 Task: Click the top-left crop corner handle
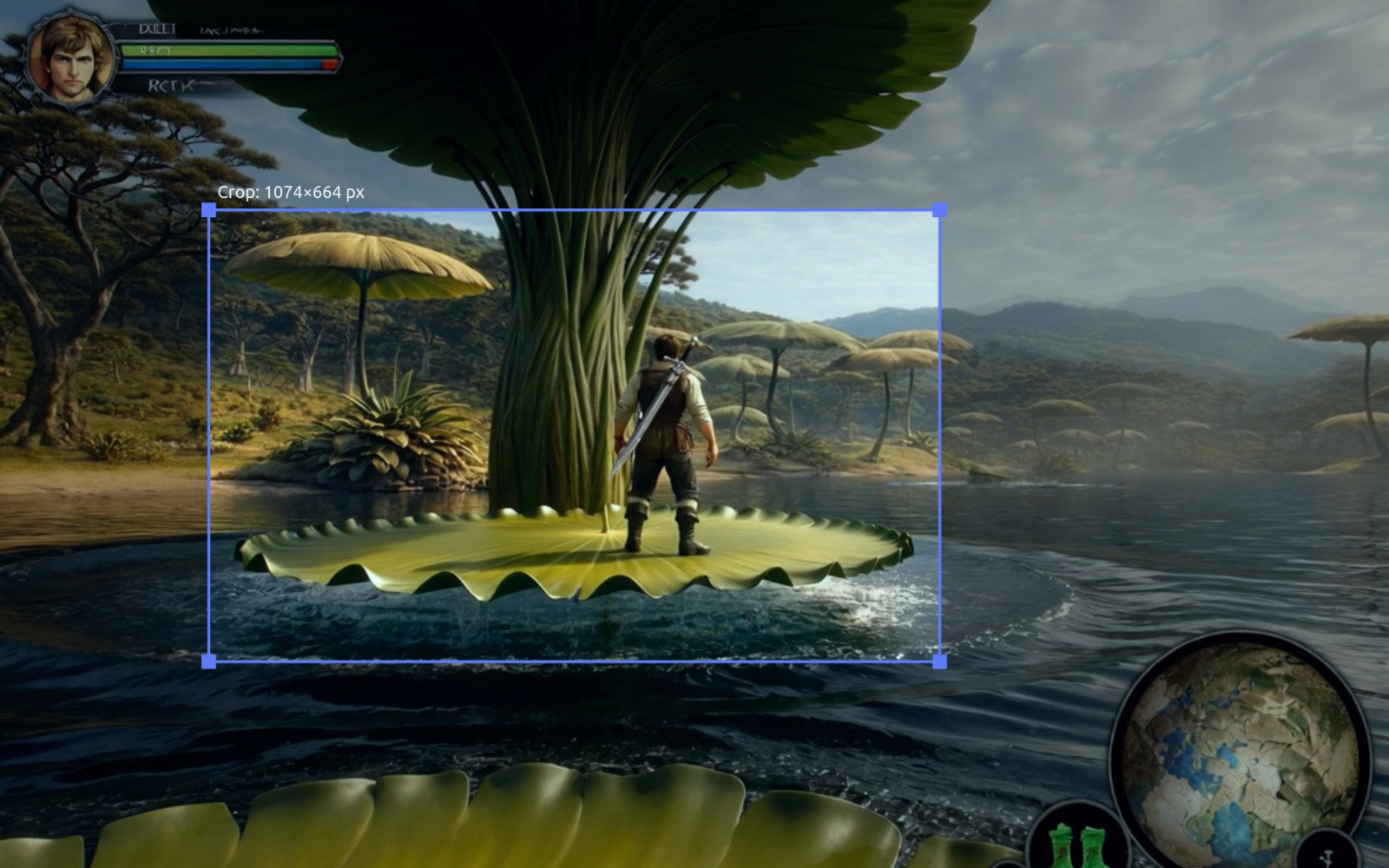(208, 208)
